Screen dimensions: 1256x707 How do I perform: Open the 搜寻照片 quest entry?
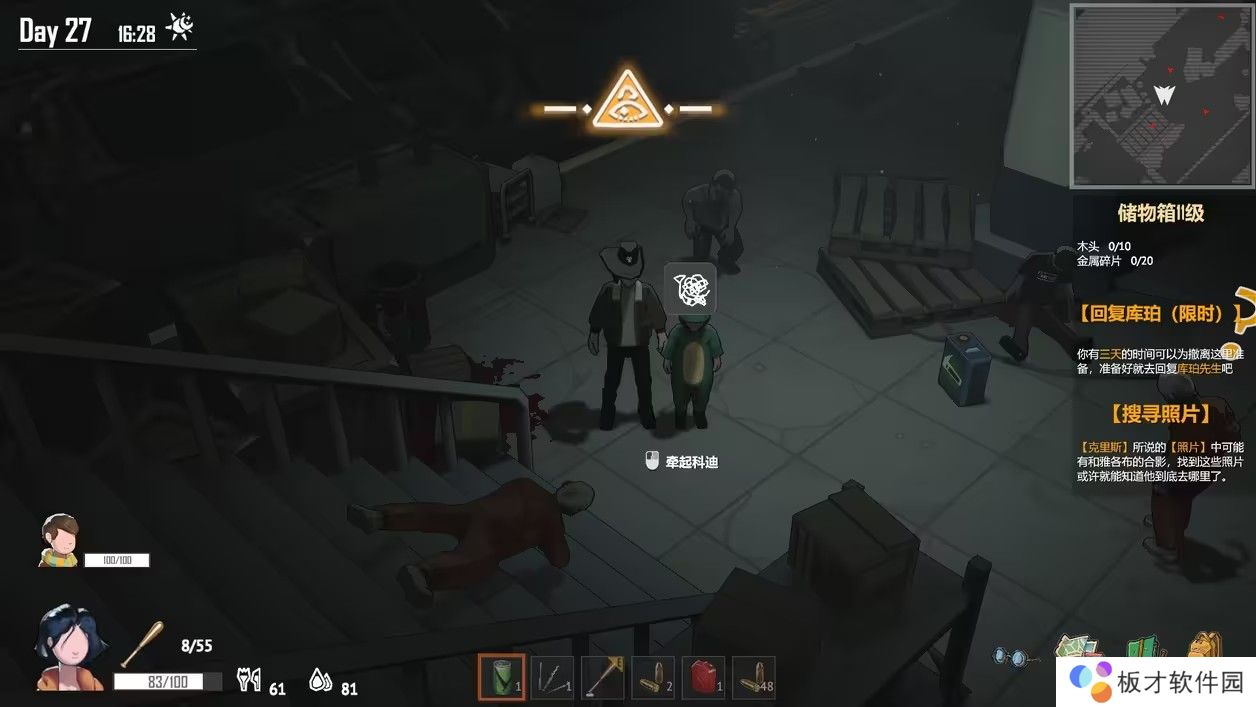1159,413
